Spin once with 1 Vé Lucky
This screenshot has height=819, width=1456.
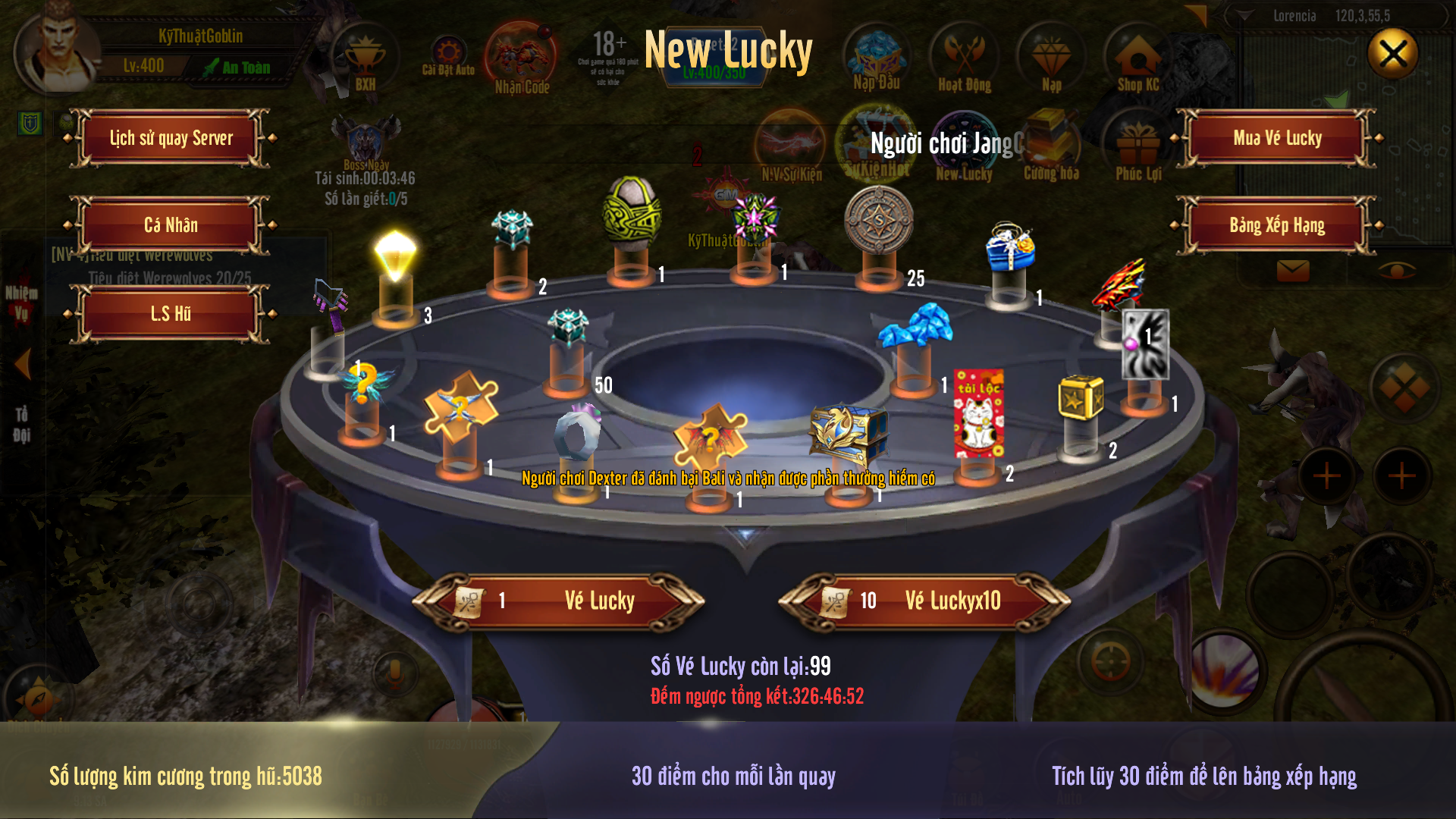[x=559, y=601]
